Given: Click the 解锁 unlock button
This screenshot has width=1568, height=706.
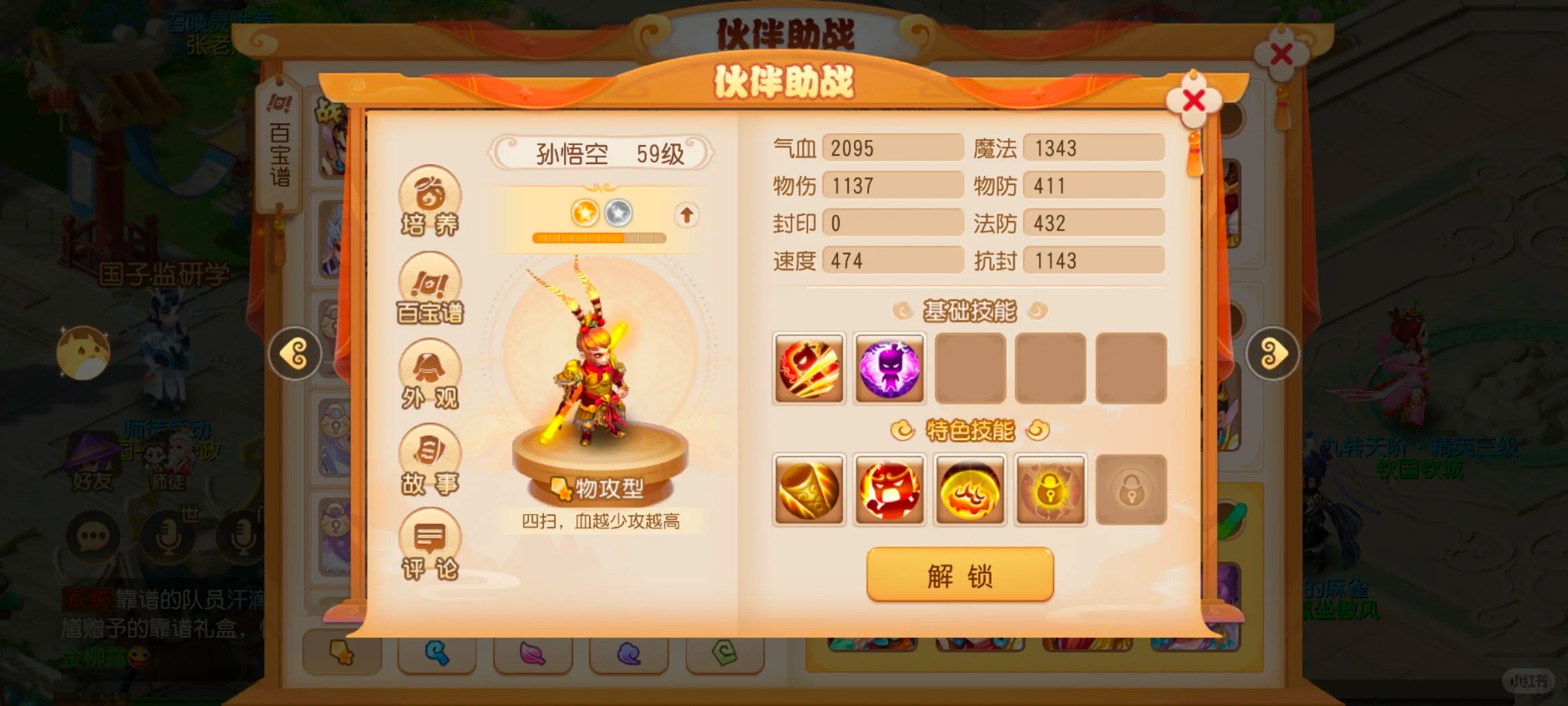Looking at the screenshot, I should point(960,575).
